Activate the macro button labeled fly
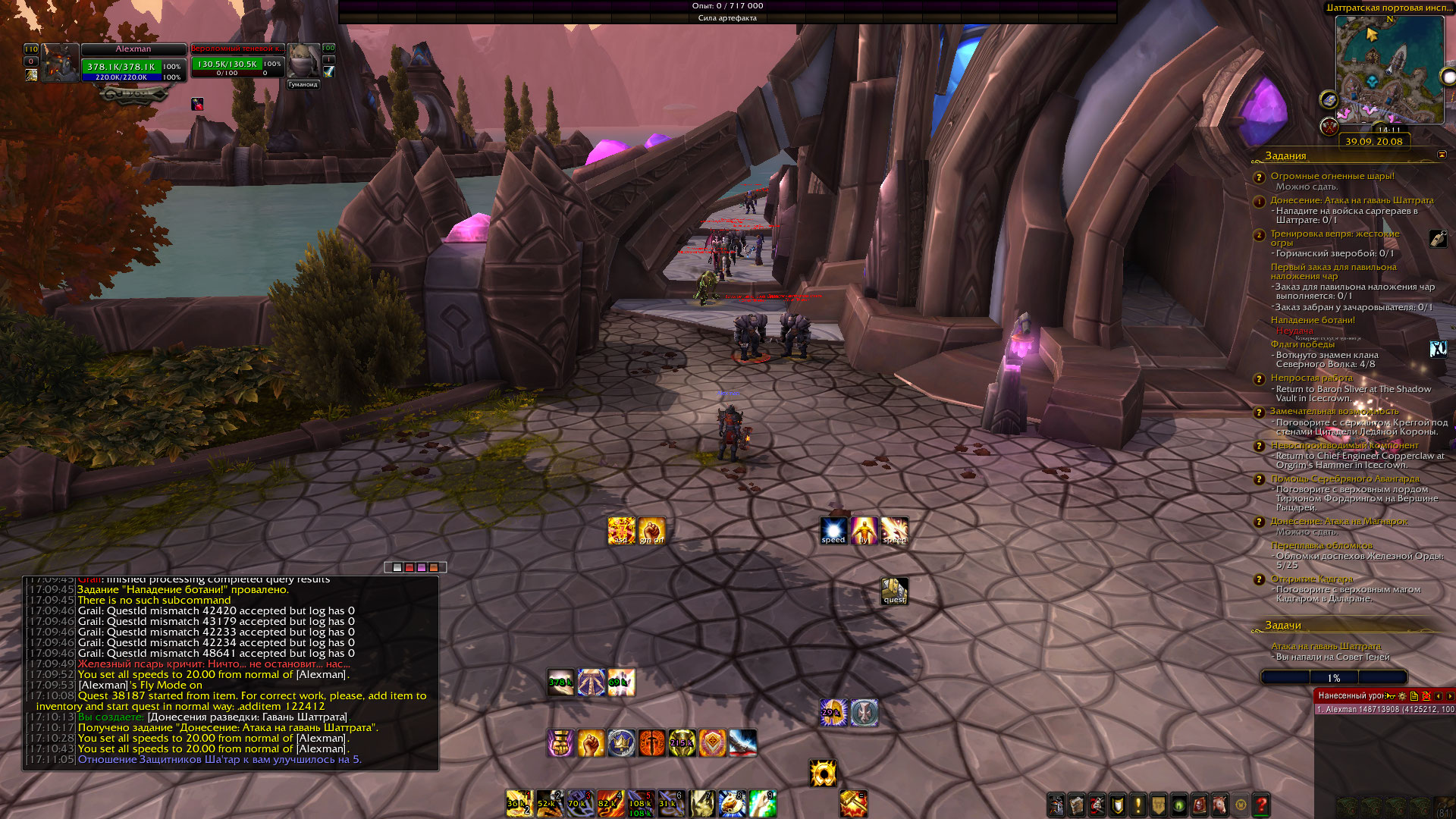 pos(864,531)
